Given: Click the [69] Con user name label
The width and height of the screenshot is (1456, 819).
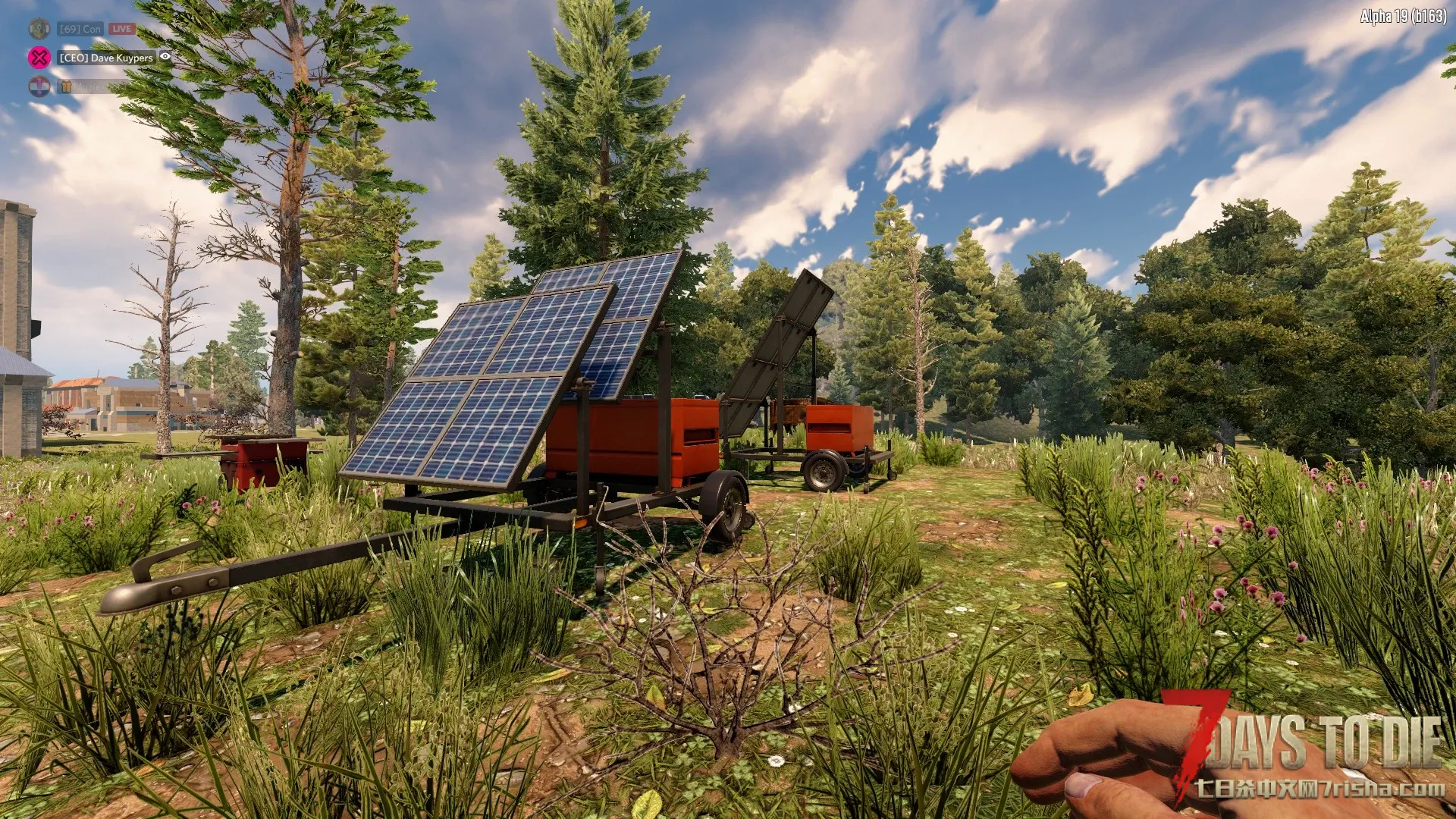Looking at the screenshot, I should [x=80, y=29].
